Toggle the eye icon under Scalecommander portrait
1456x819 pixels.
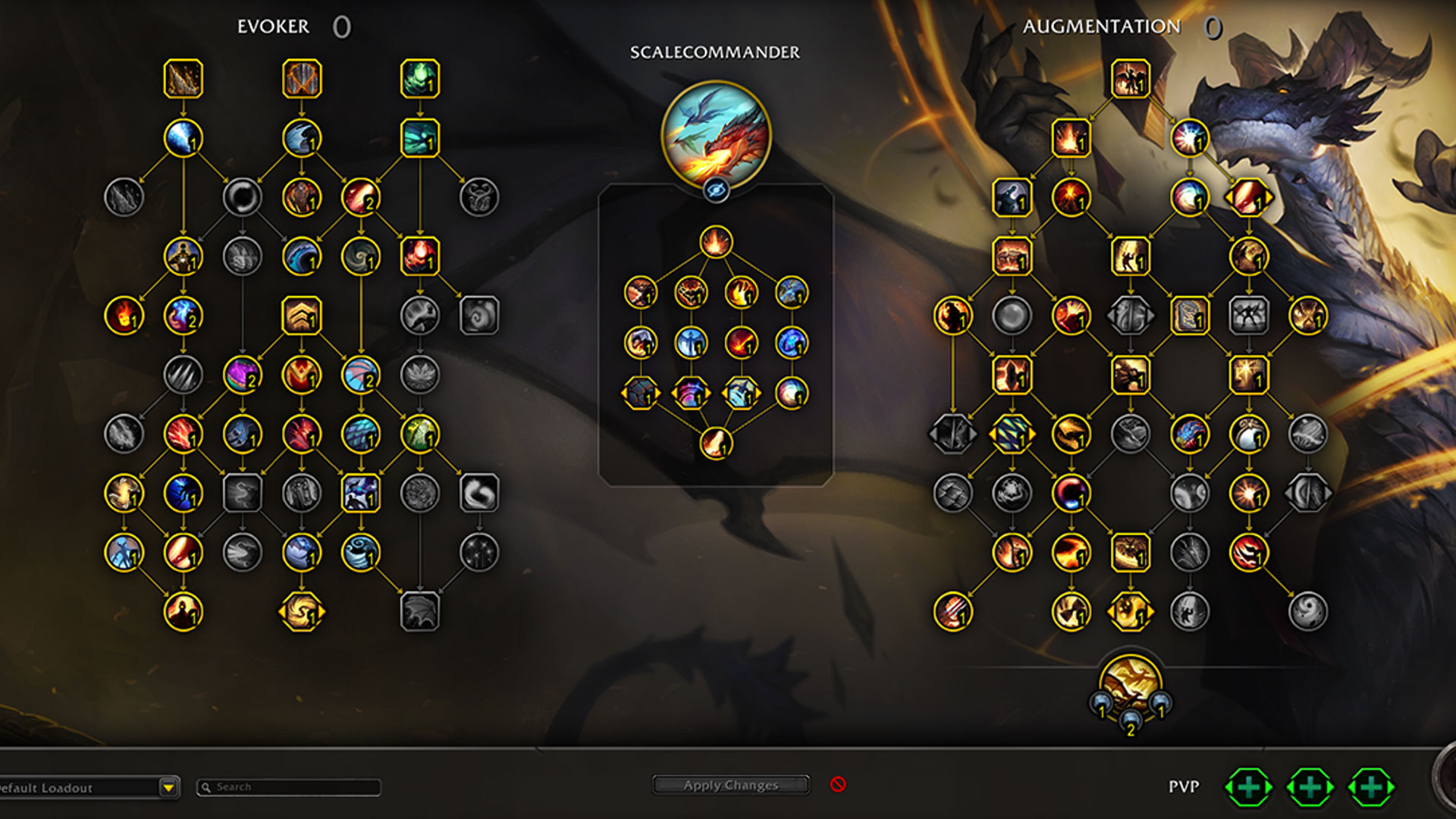[716, 190]
